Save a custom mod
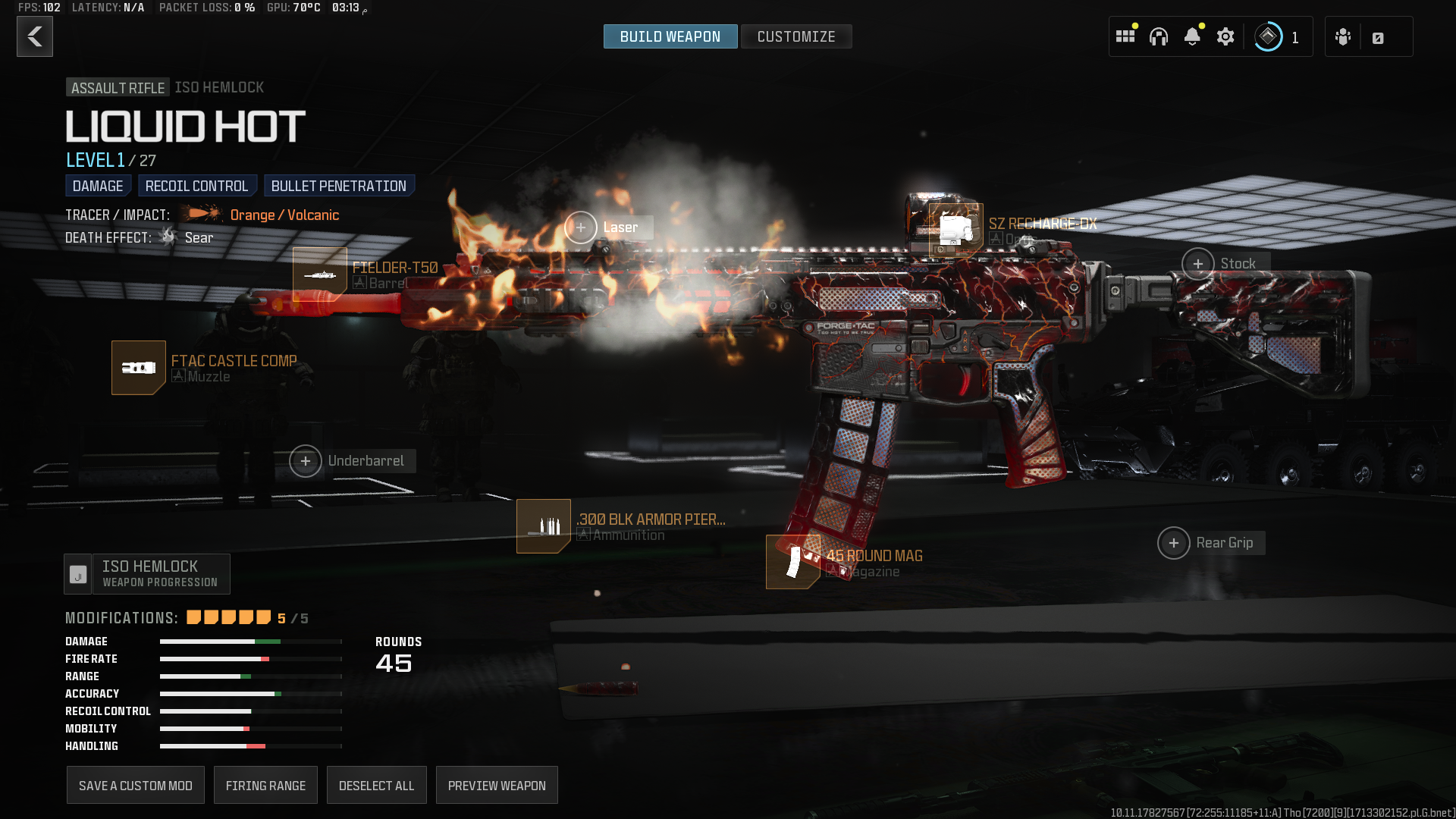Screen dimensions: 1456x819 click(136, 786)
